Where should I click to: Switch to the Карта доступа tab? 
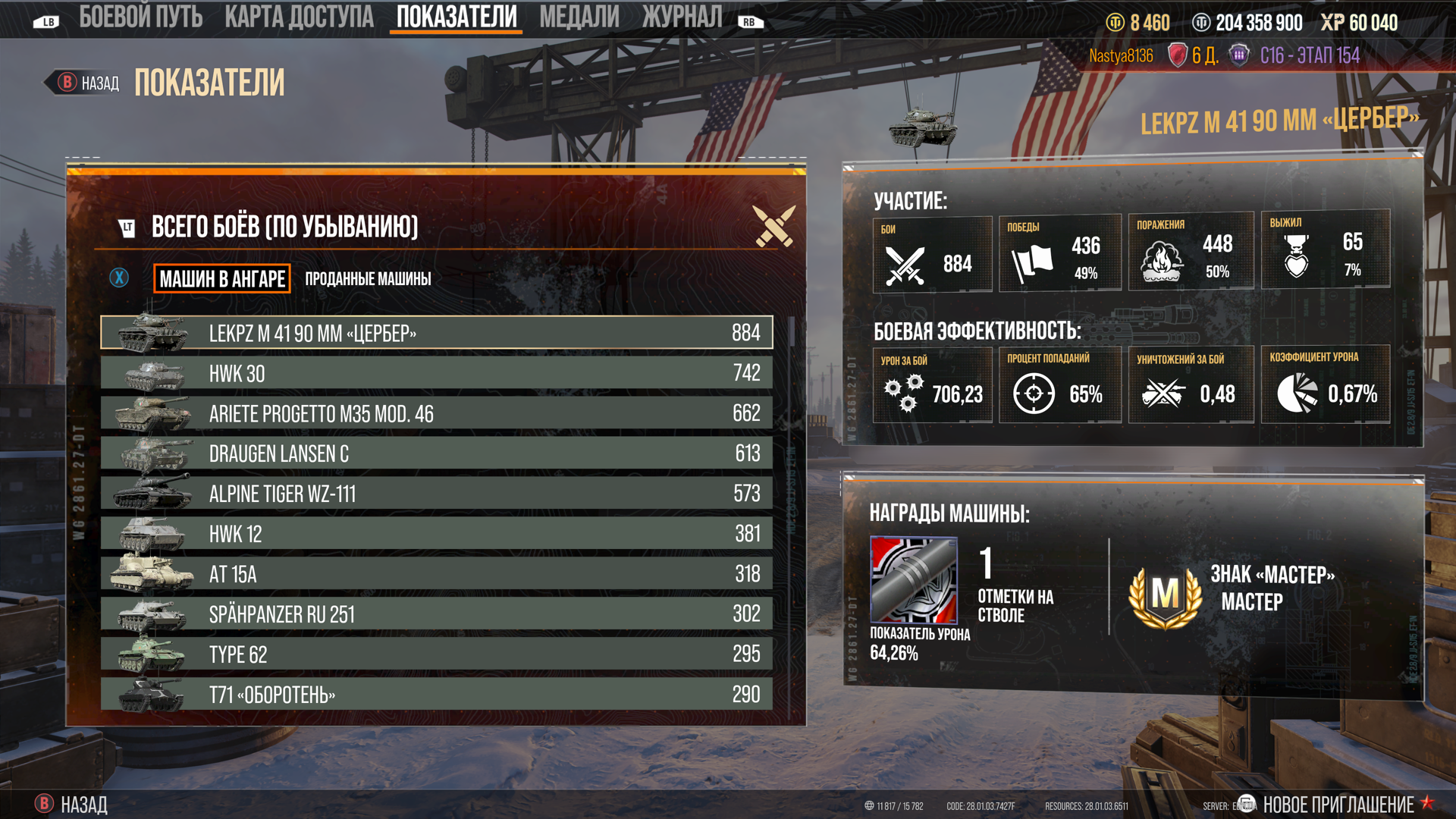(299, 17)
